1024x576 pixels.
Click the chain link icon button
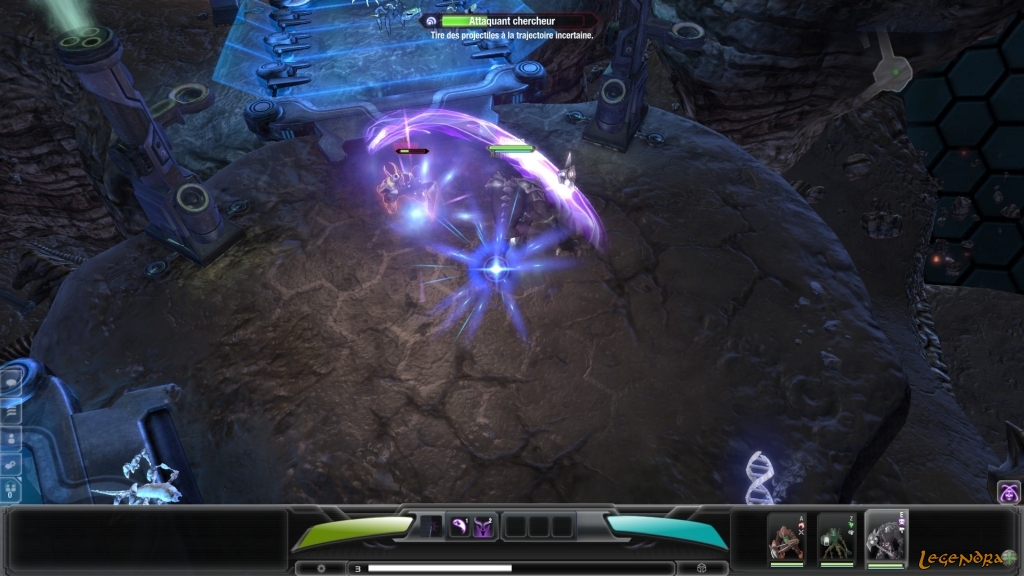point(13,464)
